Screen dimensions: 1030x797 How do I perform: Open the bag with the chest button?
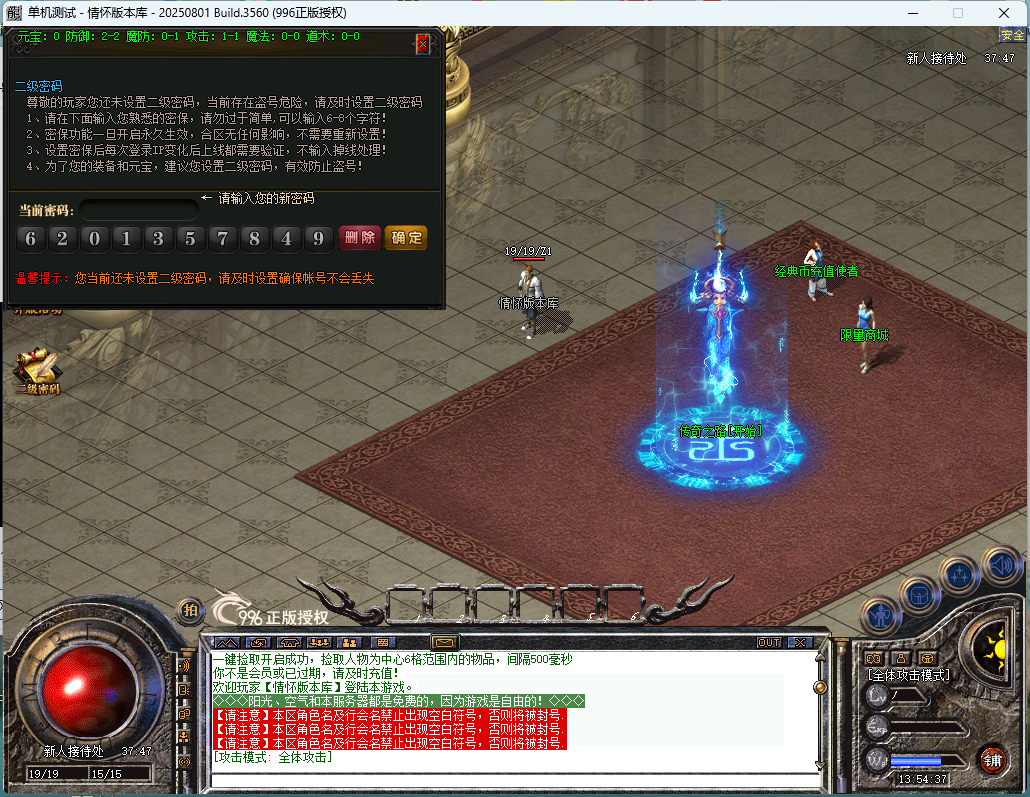(x=918, y=595)
